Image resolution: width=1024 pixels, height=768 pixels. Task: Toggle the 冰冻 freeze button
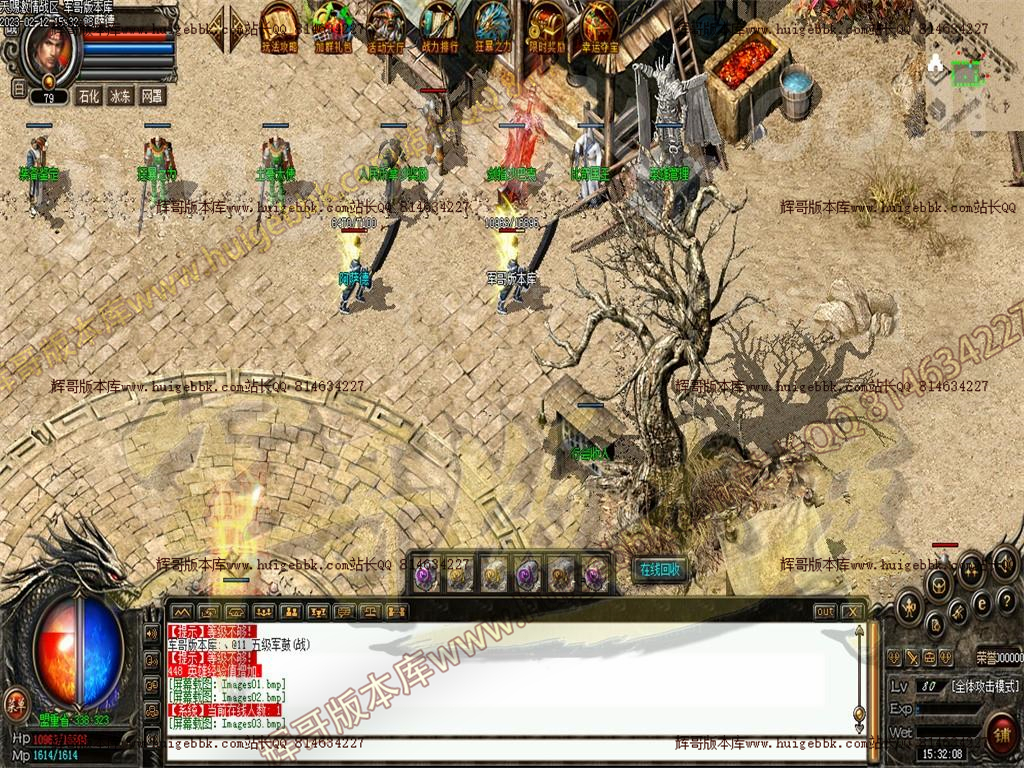tap(120, 96)
